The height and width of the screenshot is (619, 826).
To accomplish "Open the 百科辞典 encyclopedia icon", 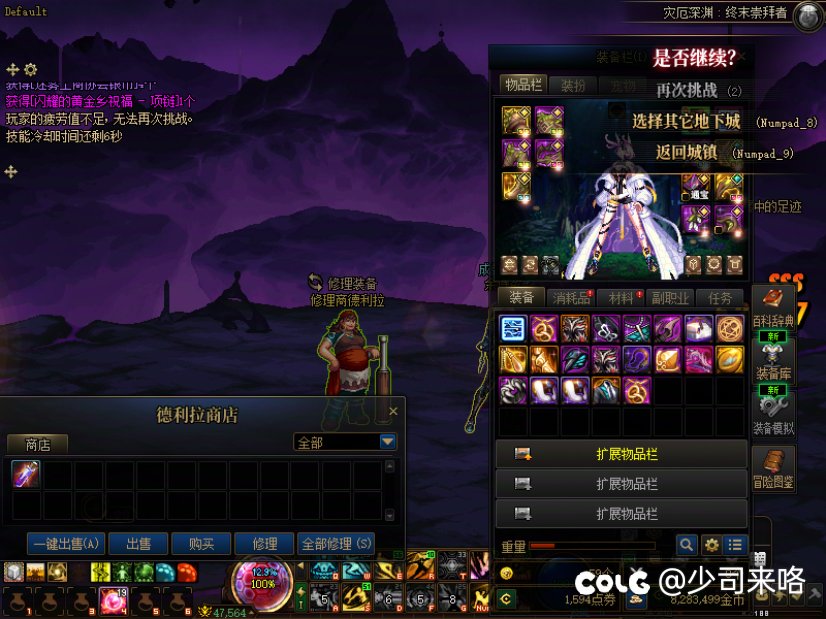I will pos(773,306).
